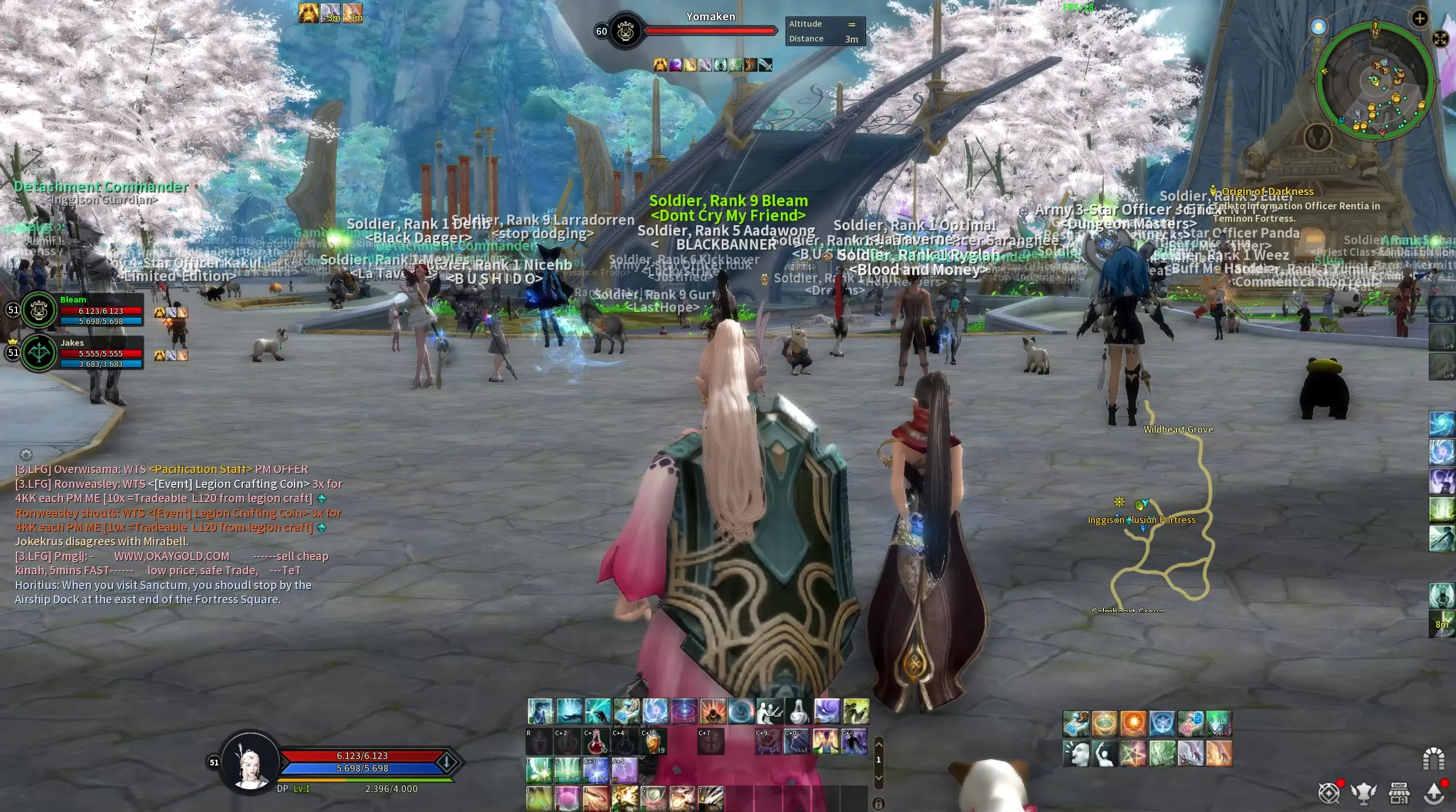The width and height of the screenshot is (1456, 812).
Task: Toggle the minimap expand arrows icon
Action: coord(1440,39)
